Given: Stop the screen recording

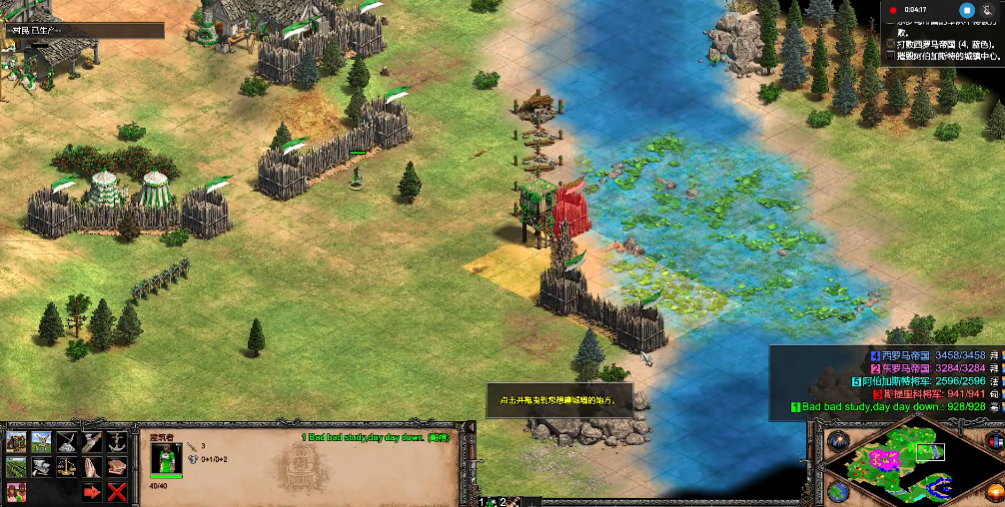Looking at the screenshot, I should click(x=967, y=10).
